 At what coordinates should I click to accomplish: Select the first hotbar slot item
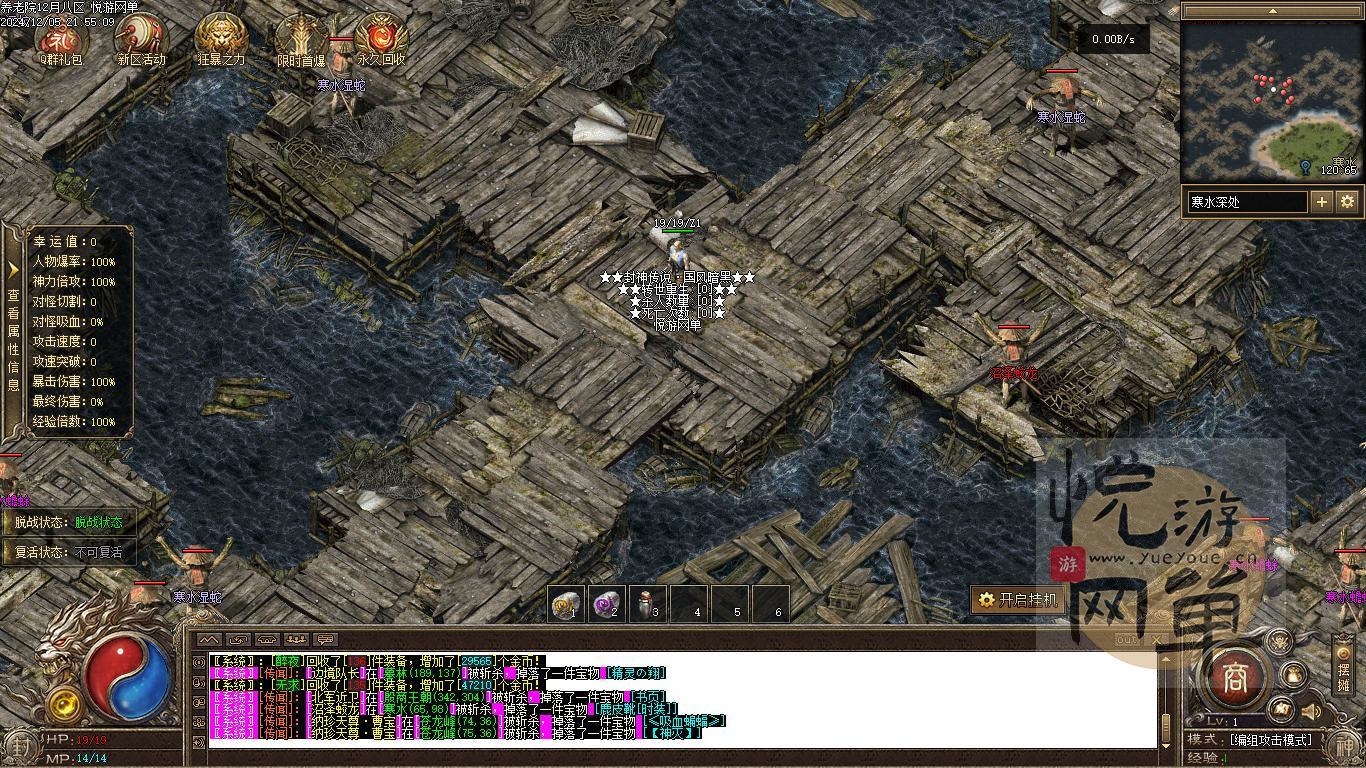point(567,604)
